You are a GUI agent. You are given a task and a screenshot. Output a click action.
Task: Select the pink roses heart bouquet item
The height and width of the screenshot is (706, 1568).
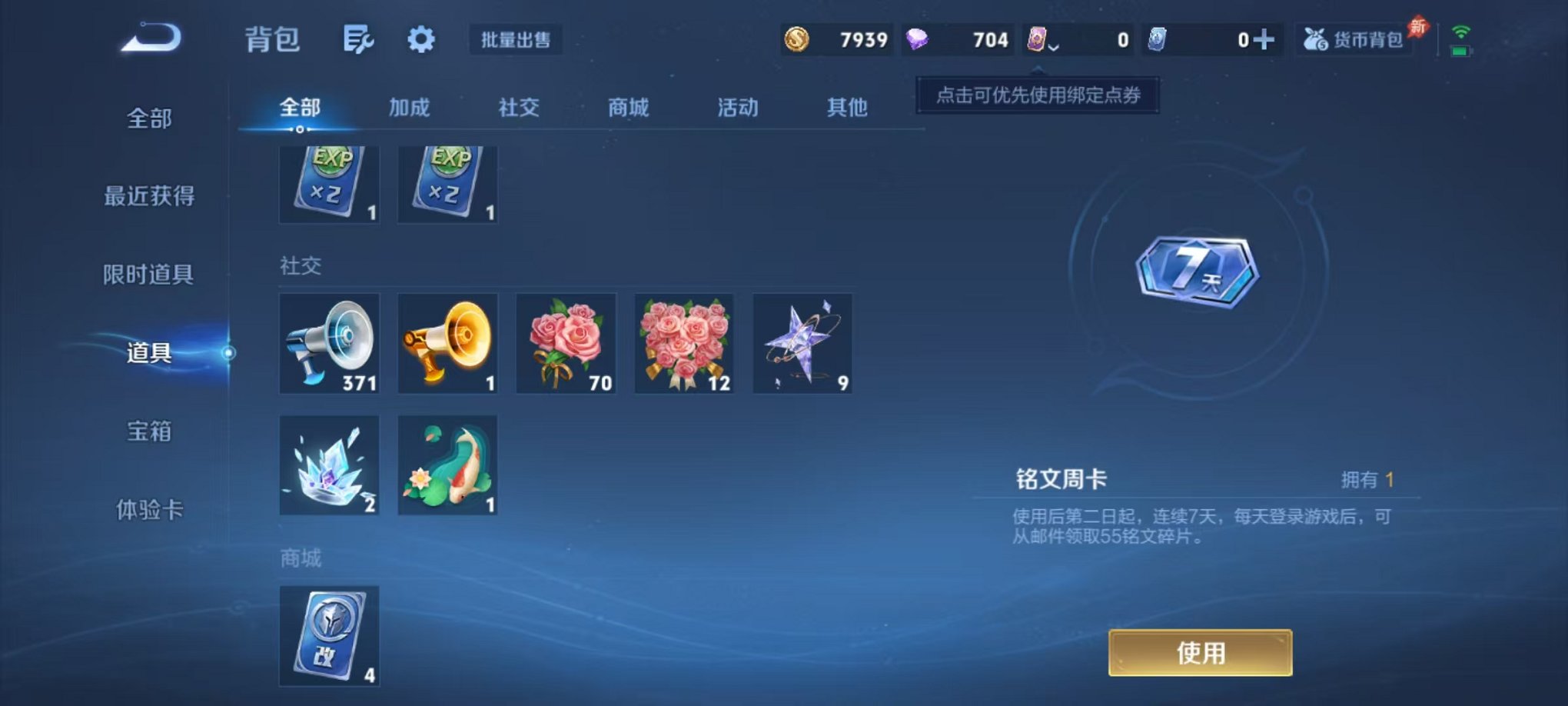point(684,343)
